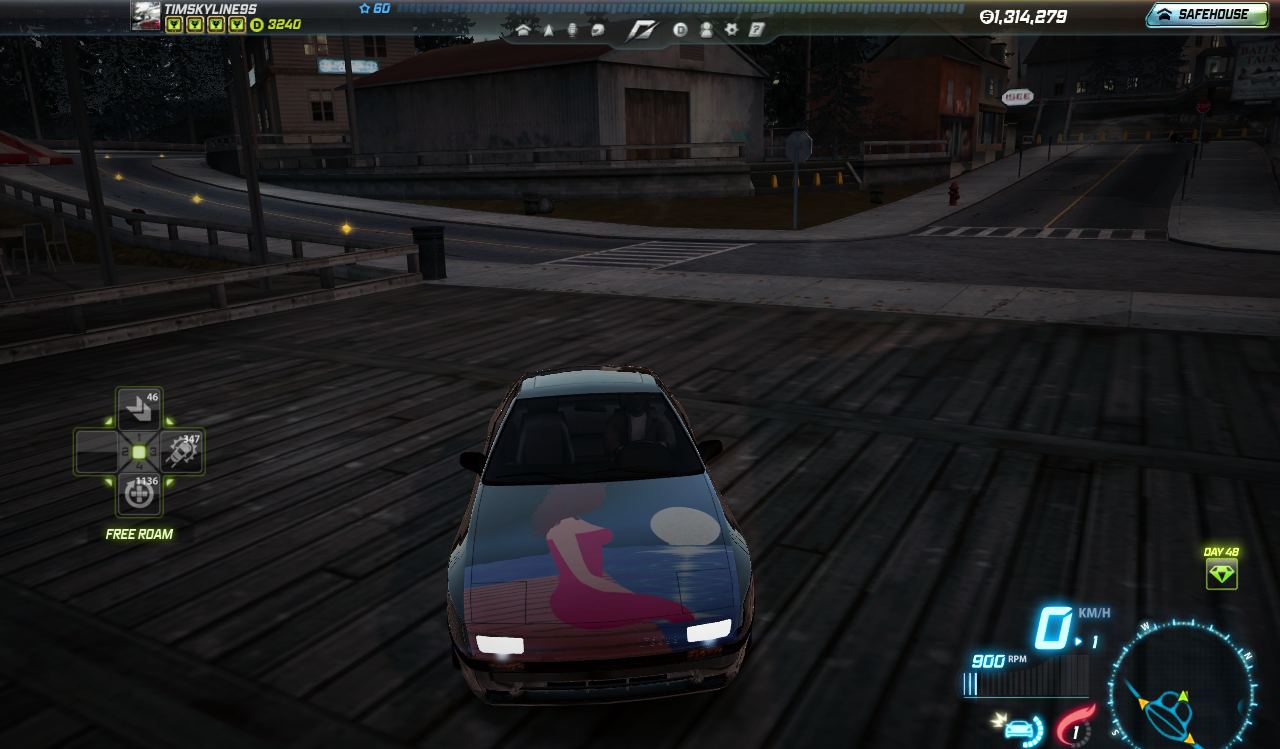Click the Need for Speed logo
Viewport: 1280px width, 749px height.
641,31
